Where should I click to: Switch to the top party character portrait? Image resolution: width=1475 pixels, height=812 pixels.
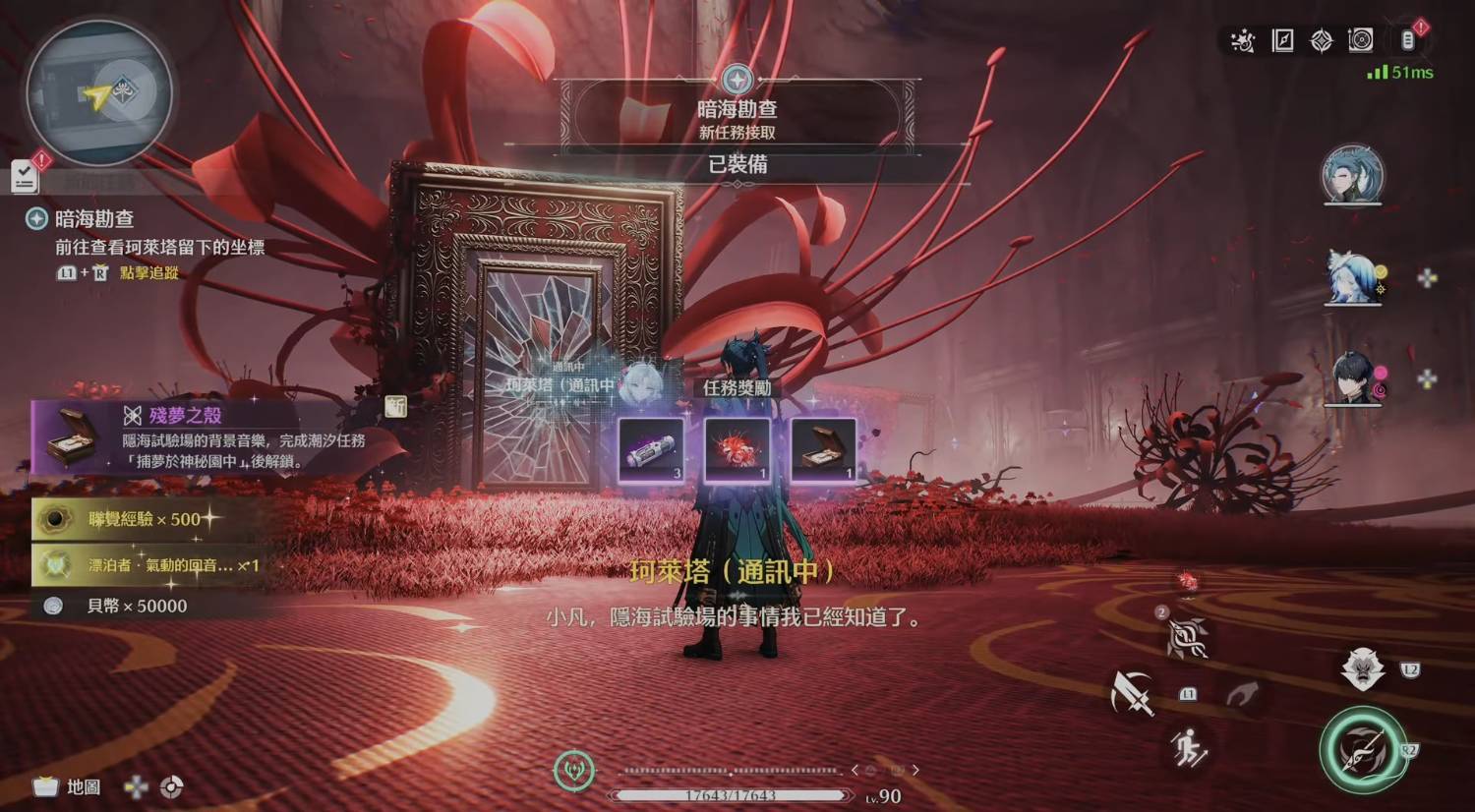pyautogui.click(x=1353, y=175)
